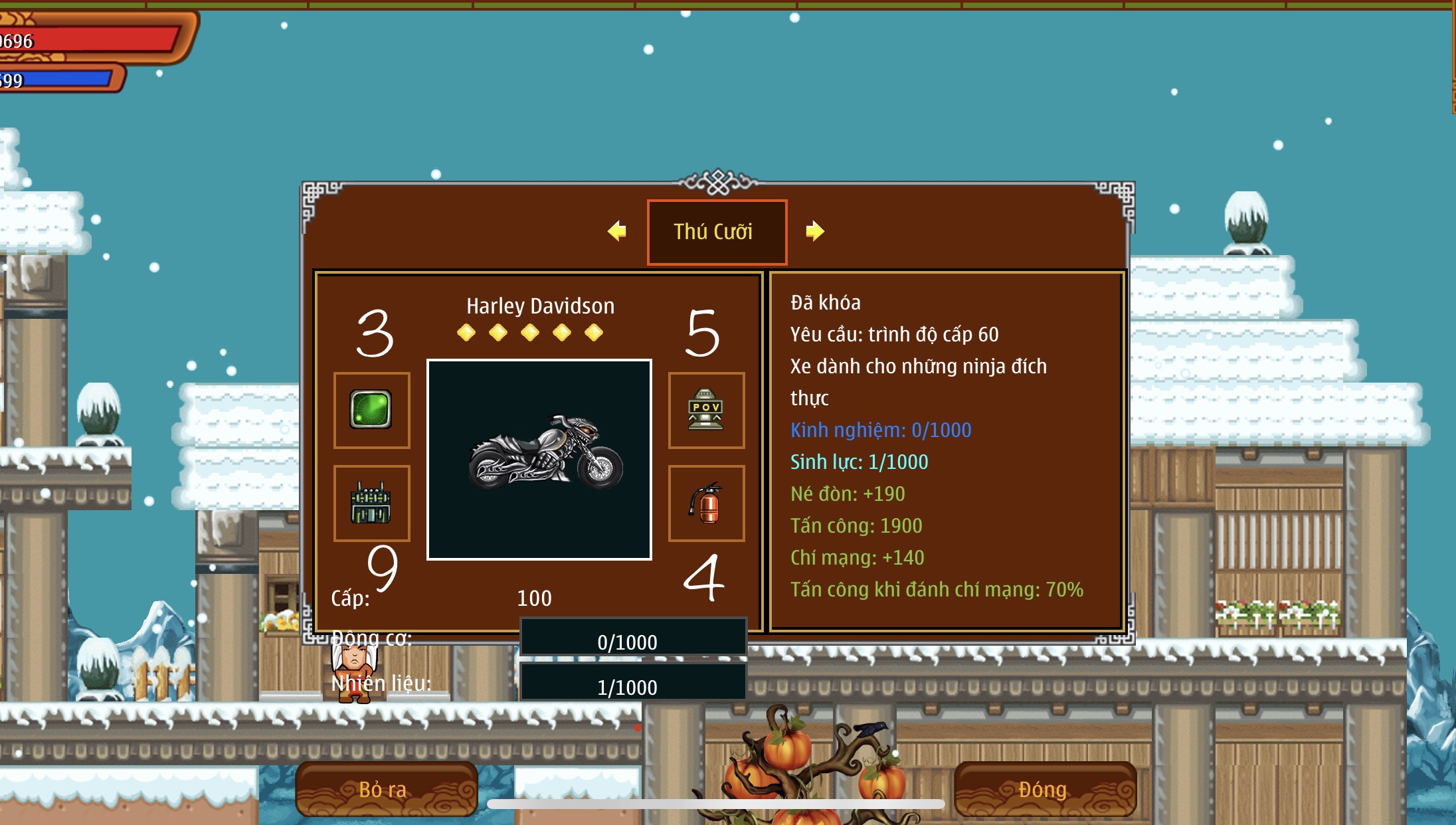
Task: Click the Harley Davidson motorcycle preview
Action: point(539,459)
